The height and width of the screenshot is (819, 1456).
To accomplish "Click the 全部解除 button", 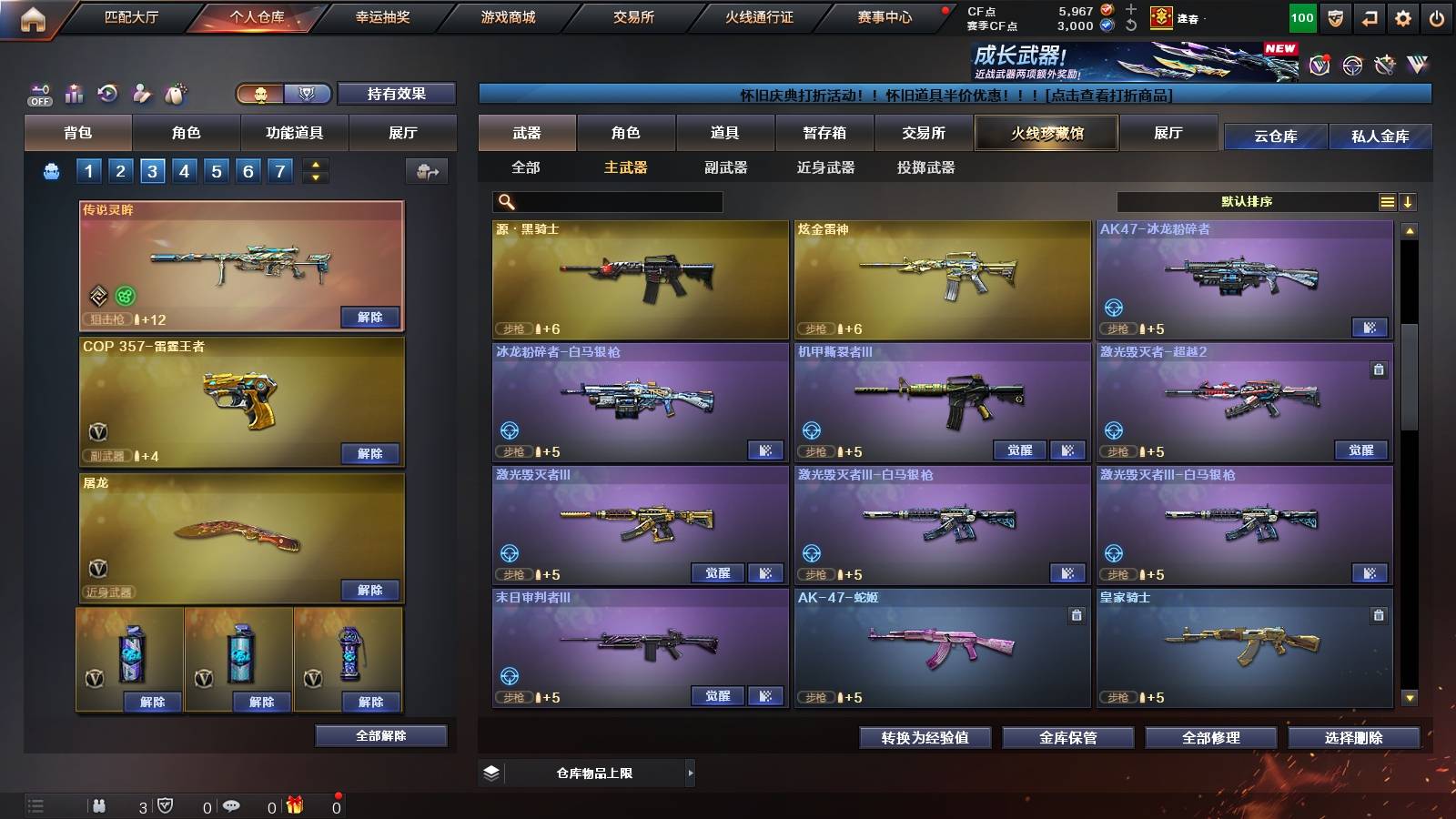I will (x=381, y=735).
